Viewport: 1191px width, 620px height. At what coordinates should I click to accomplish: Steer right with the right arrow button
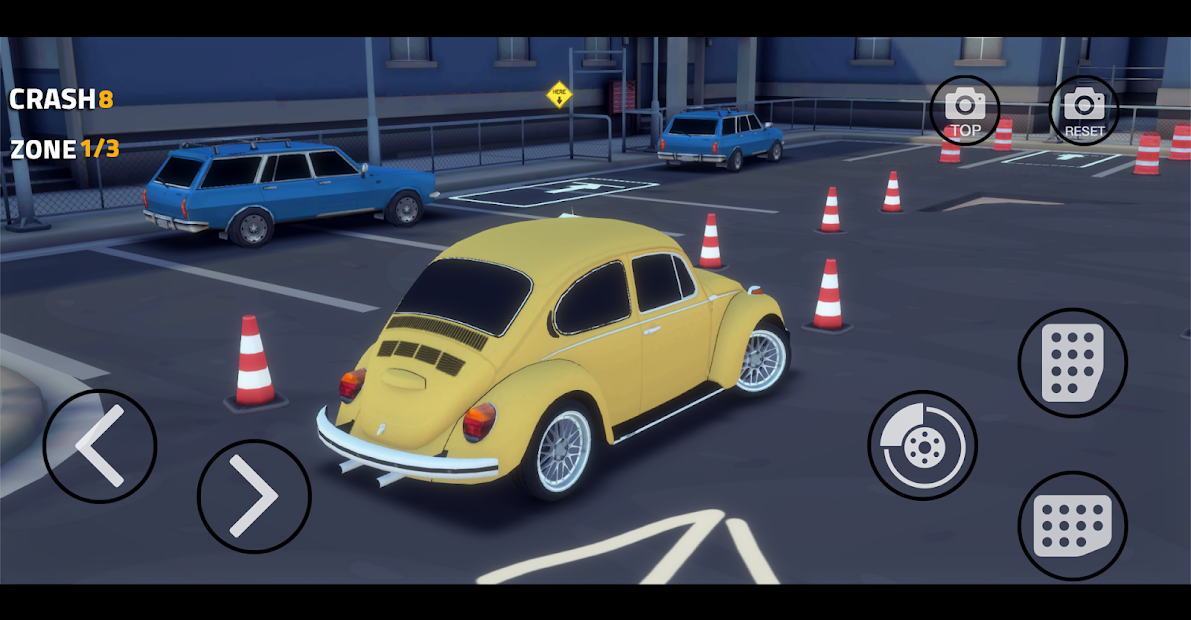point(254,496)
